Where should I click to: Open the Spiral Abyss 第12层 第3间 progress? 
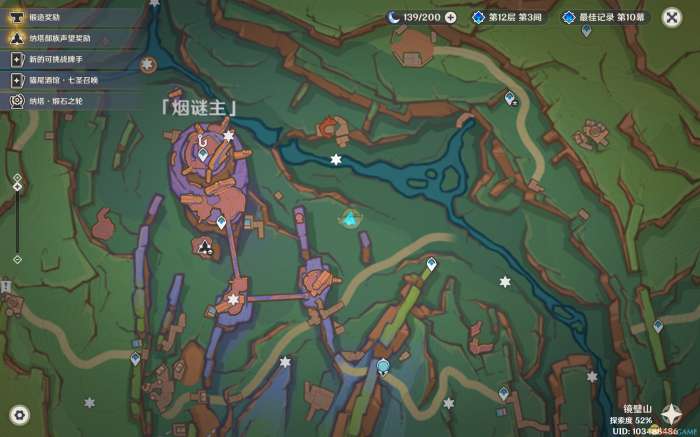coord(507,17)
